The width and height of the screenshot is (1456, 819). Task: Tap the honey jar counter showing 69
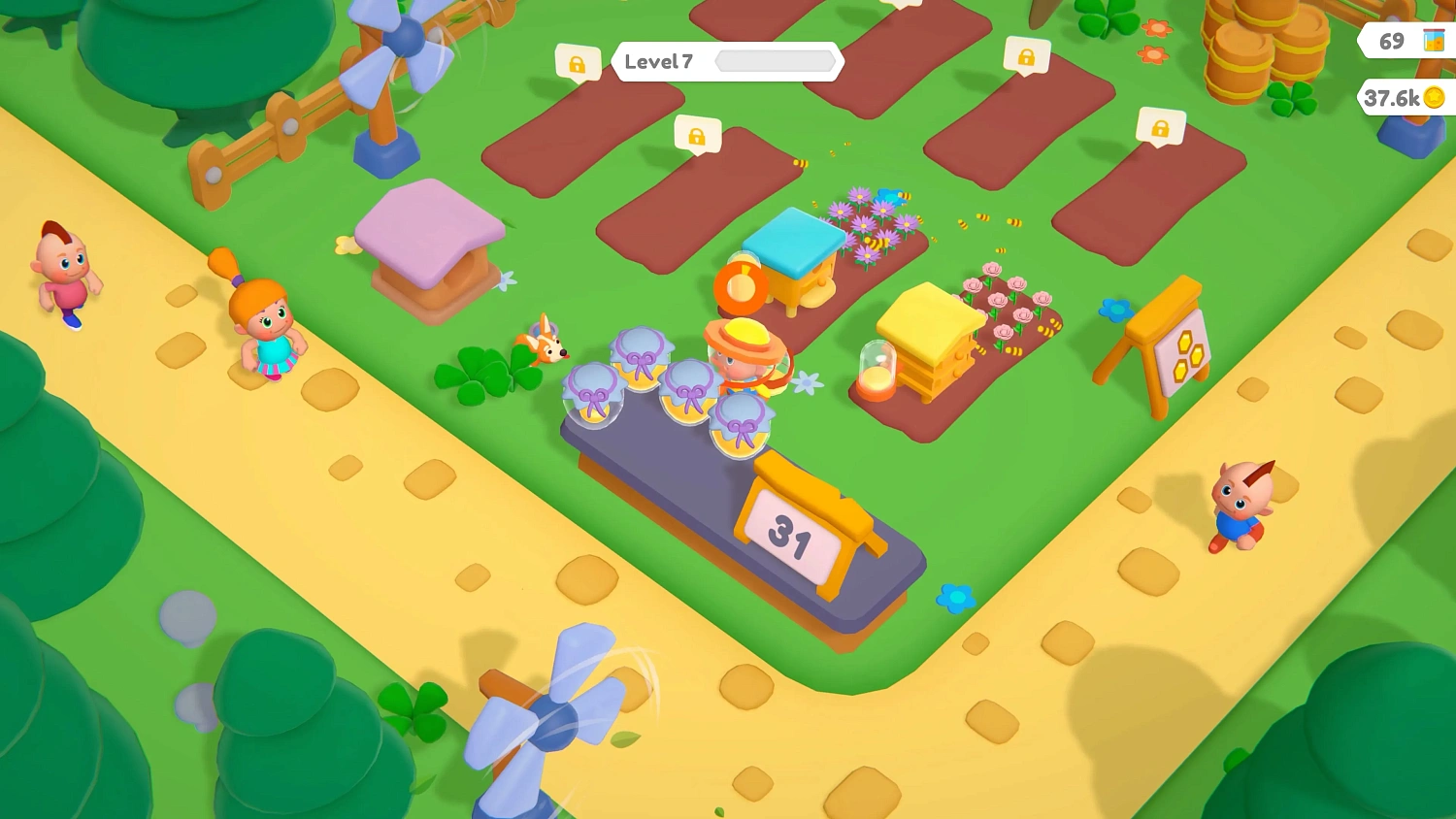point(1398,41)
